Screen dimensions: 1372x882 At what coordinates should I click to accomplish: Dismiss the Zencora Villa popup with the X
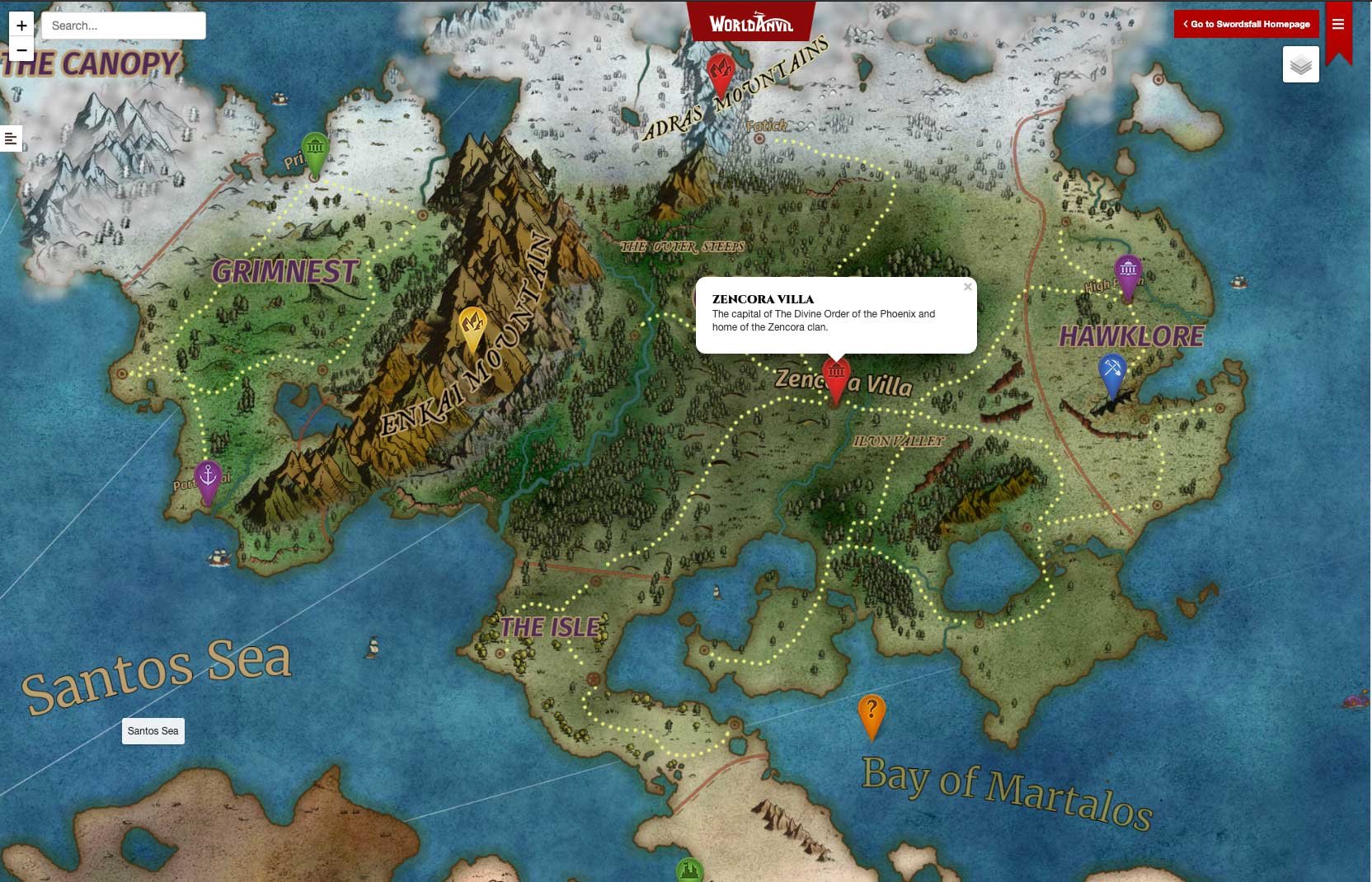point(966,286)
